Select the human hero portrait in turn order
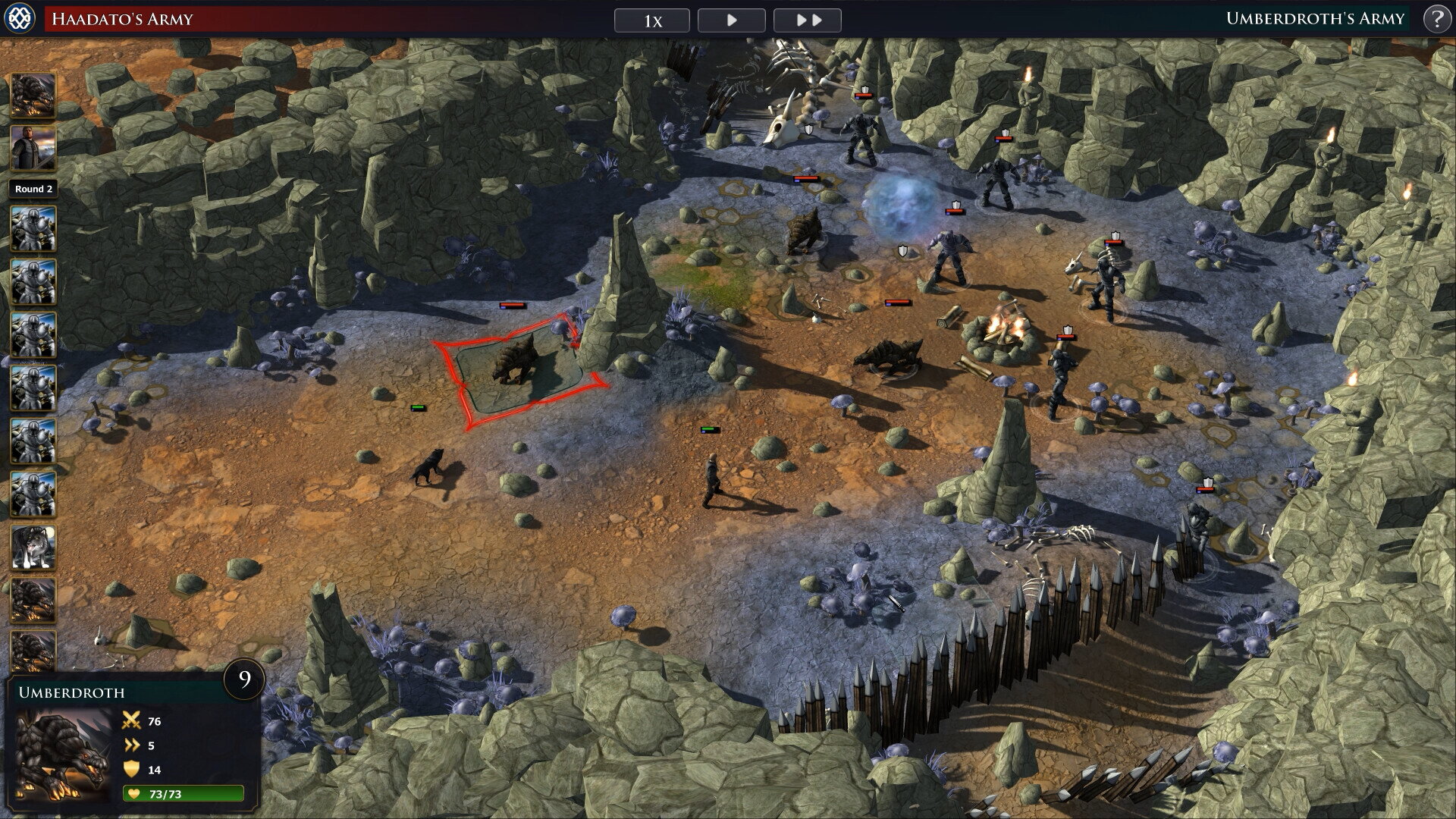Screen dimensions: 1456x819 point(33,148)
